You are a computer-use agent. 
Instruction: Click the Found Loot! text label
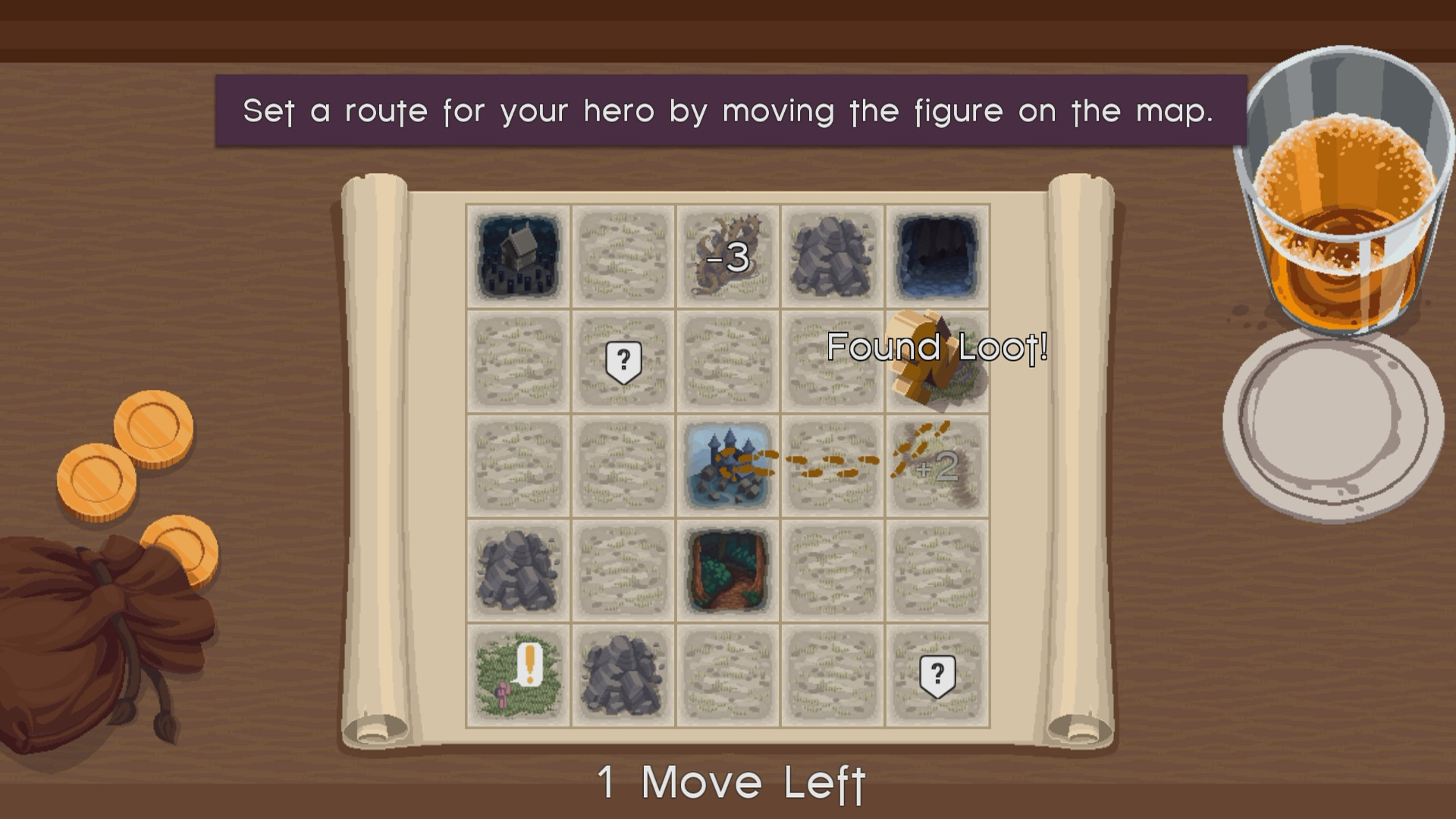[x=939, y=347]
